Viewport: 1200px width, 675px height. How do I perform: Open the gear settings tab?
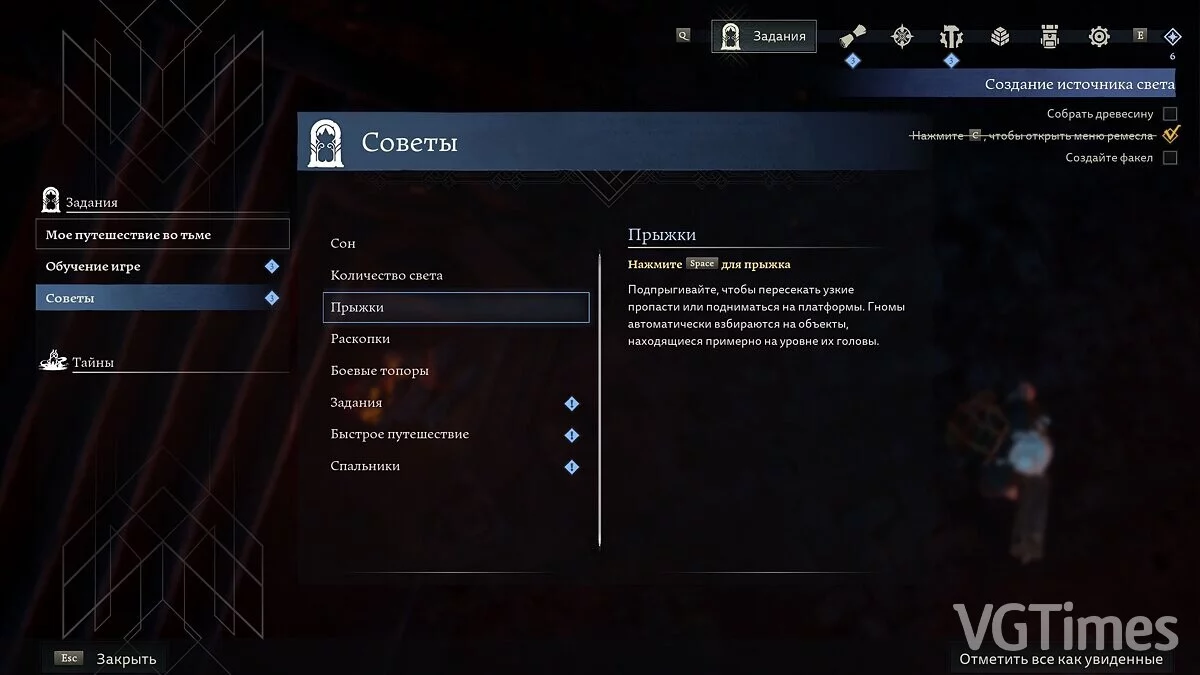(x=1099, y=37)
